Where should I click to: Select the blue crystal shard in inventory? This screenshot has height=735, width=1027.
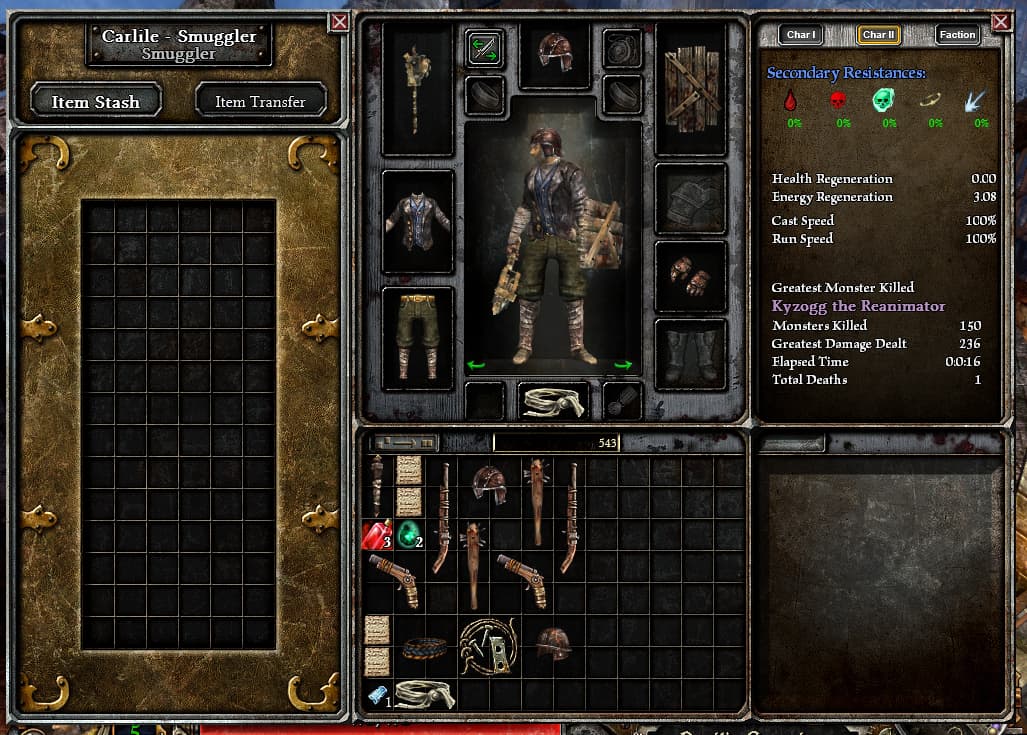[376, 694]
